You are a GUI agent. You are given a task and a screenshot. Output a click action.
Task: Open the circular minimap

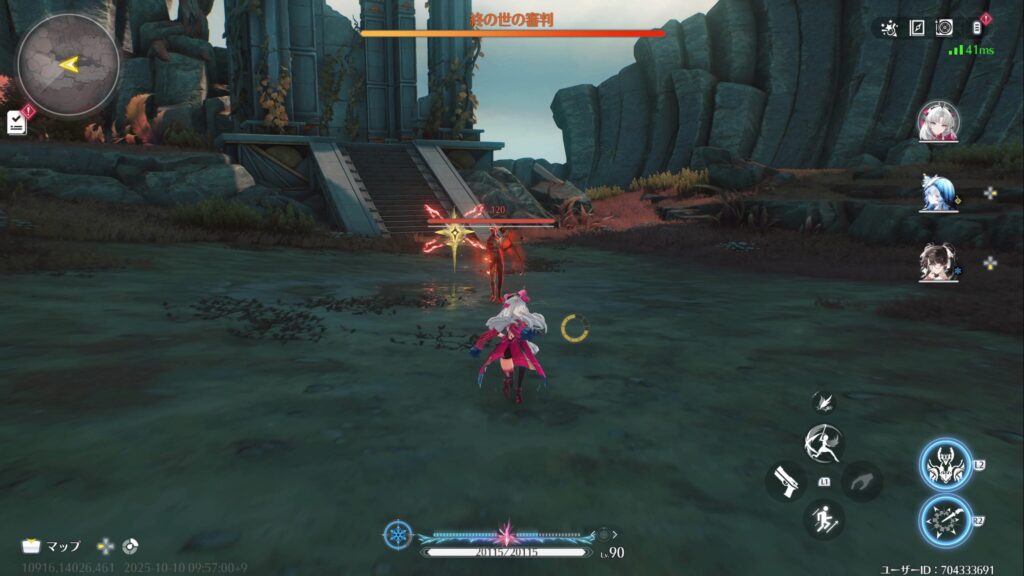pyautogui.click(x=68, y=65)
